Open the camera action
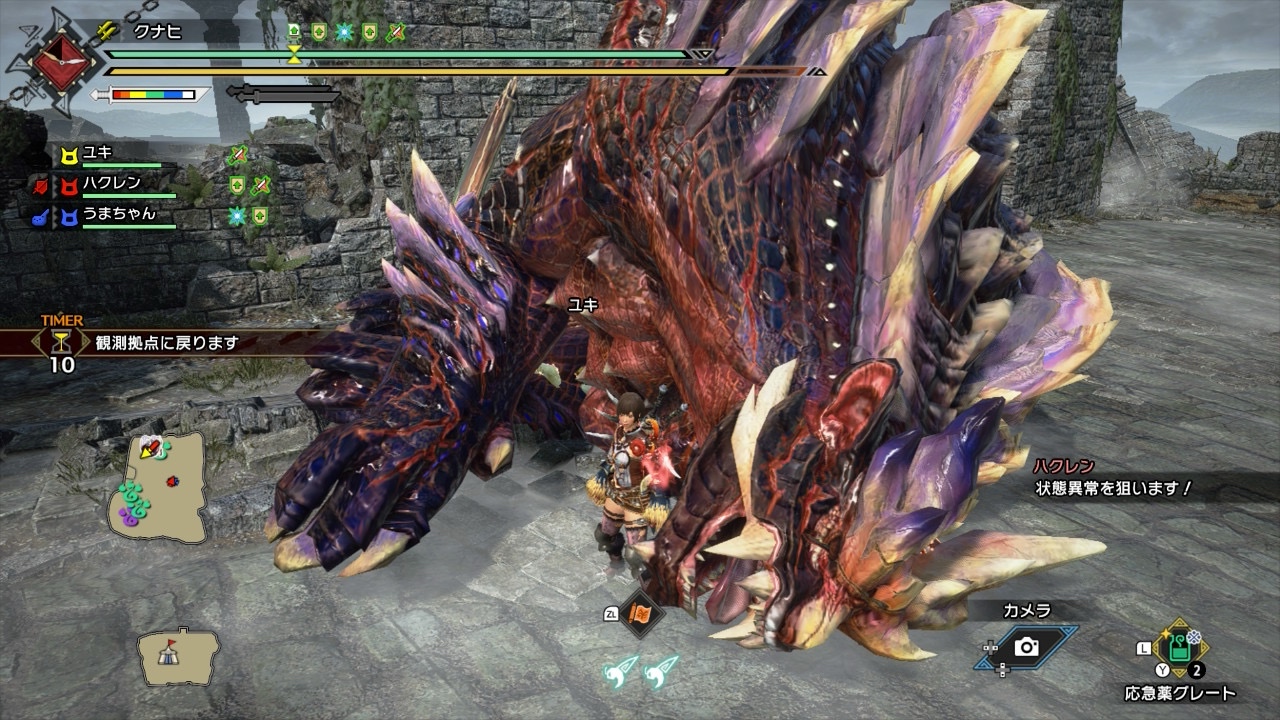This screenshot has height=720, width=1280. pyautogui.click(x=1026, y=647)
